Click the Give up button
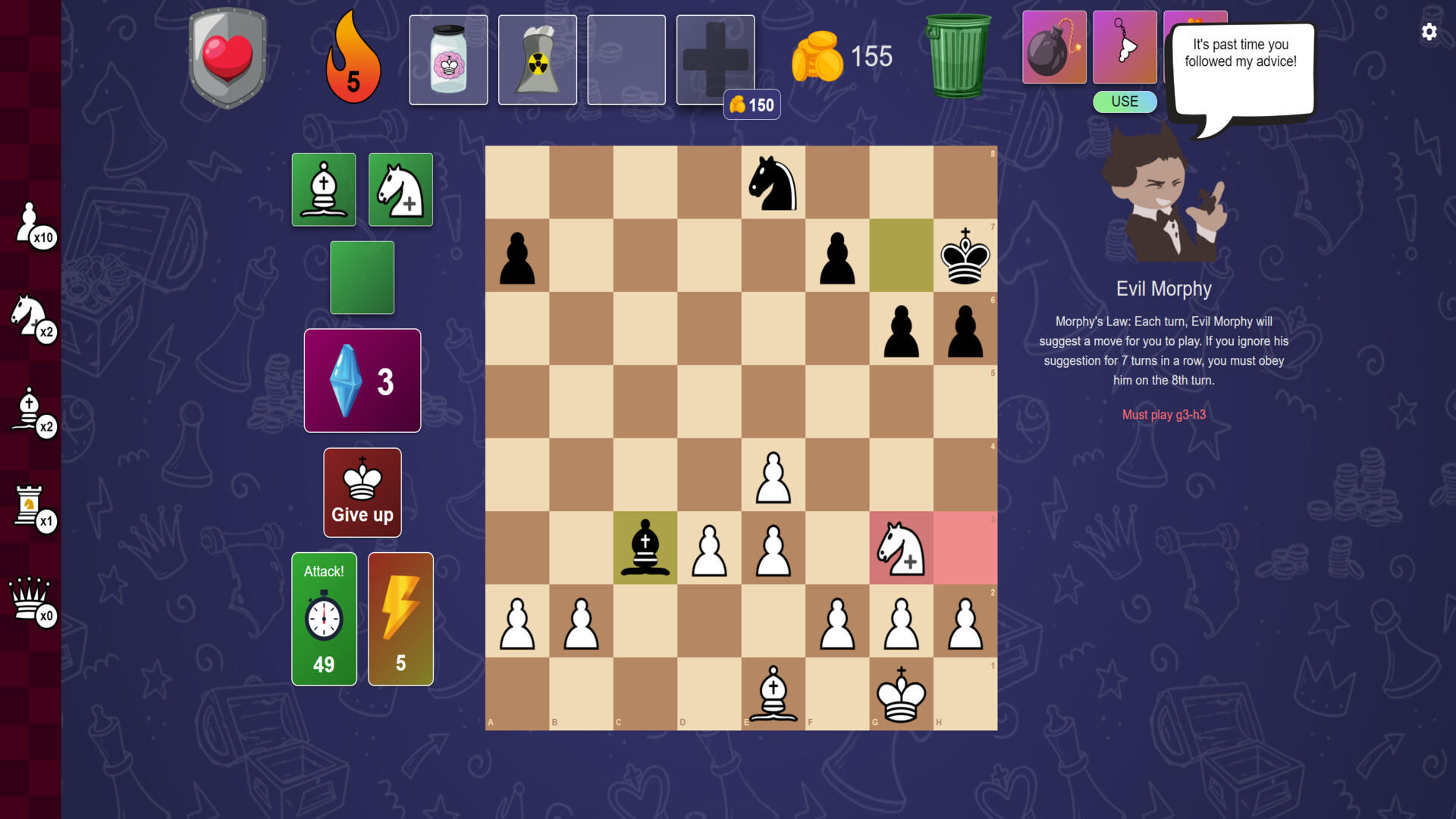This screenshot has height=819, width=1456. pyautogui.click(x=362, y=491)
